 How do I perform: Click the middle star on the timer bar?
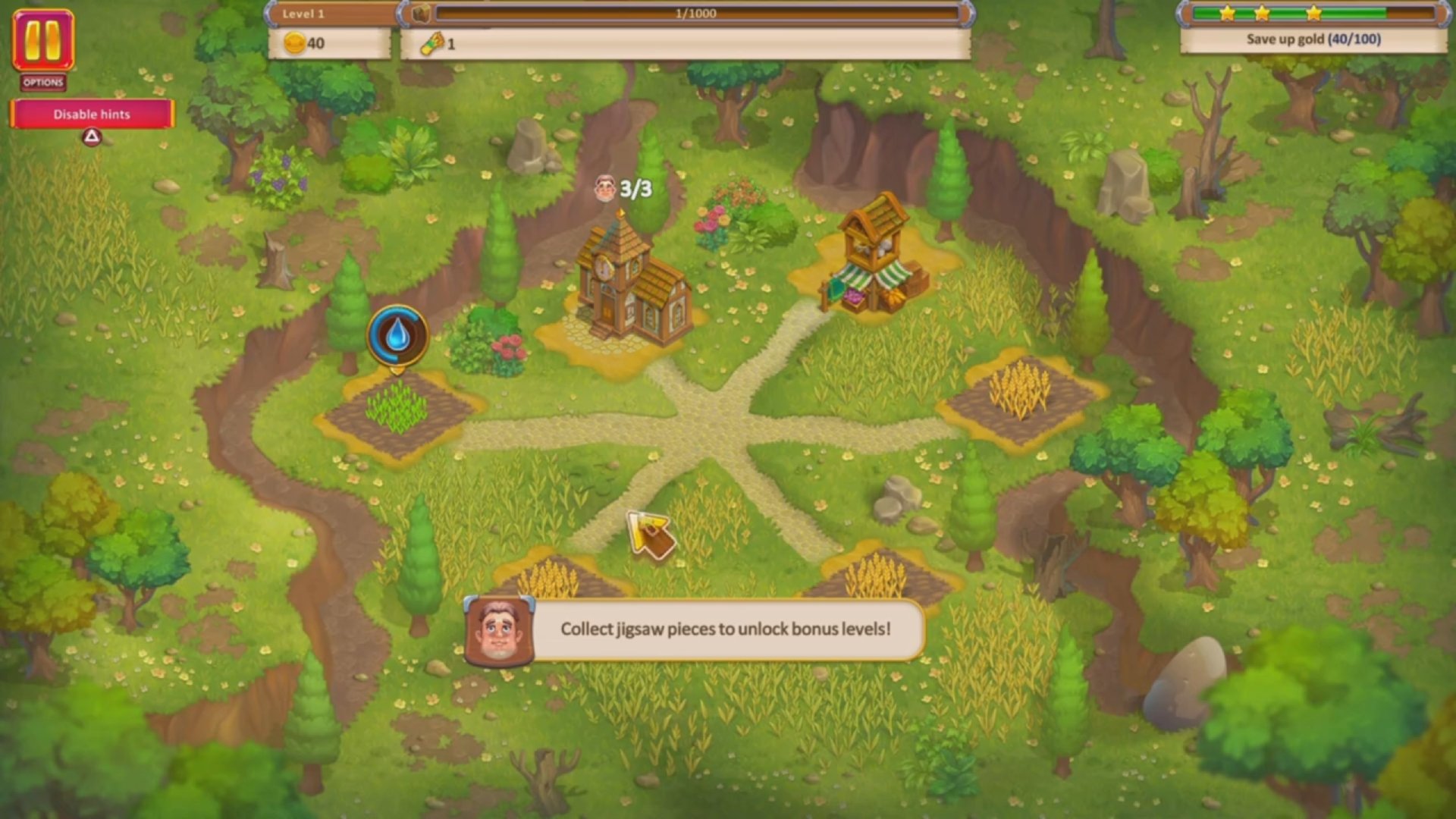click(1262, 13)
